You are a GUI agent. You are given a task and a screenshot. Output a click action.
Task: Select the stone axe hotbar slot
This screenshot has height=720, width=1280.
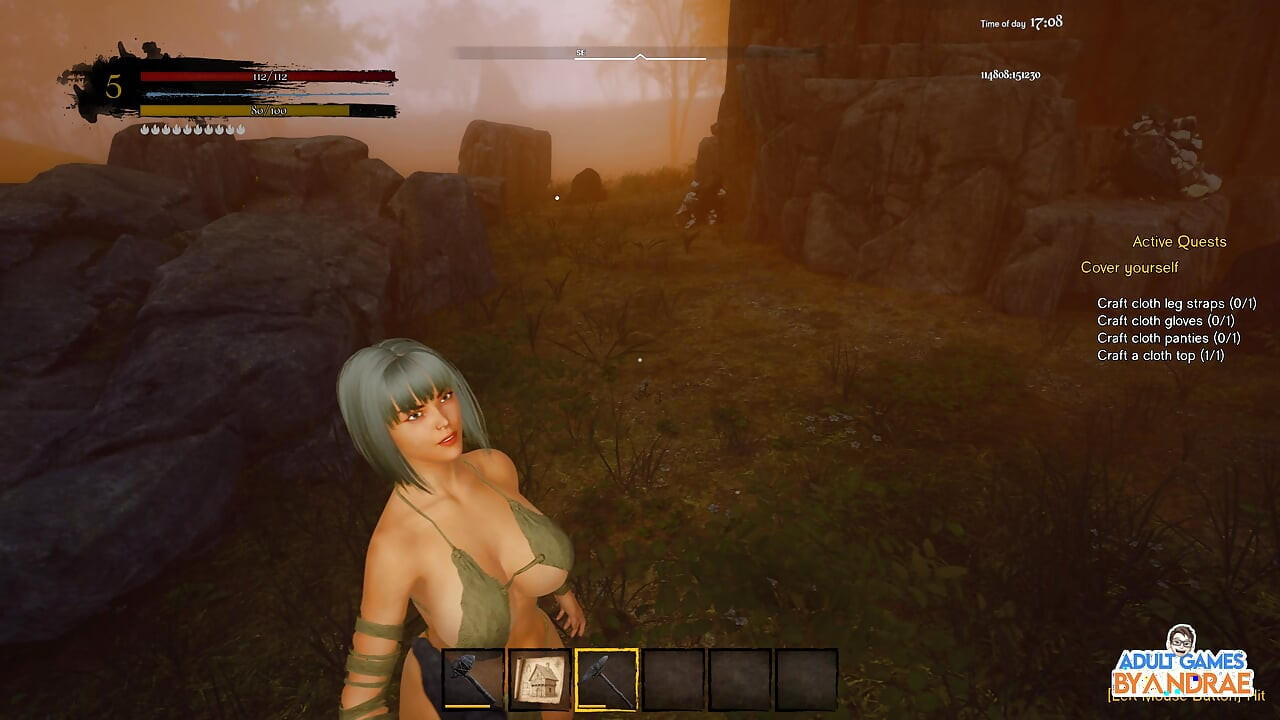point(473,680)
